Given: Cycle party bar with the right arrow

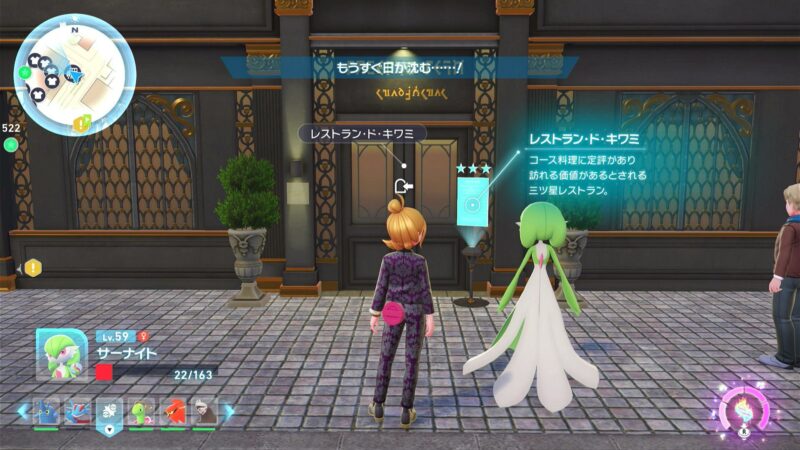Looking at the screenshot, I should click(229, 411).
